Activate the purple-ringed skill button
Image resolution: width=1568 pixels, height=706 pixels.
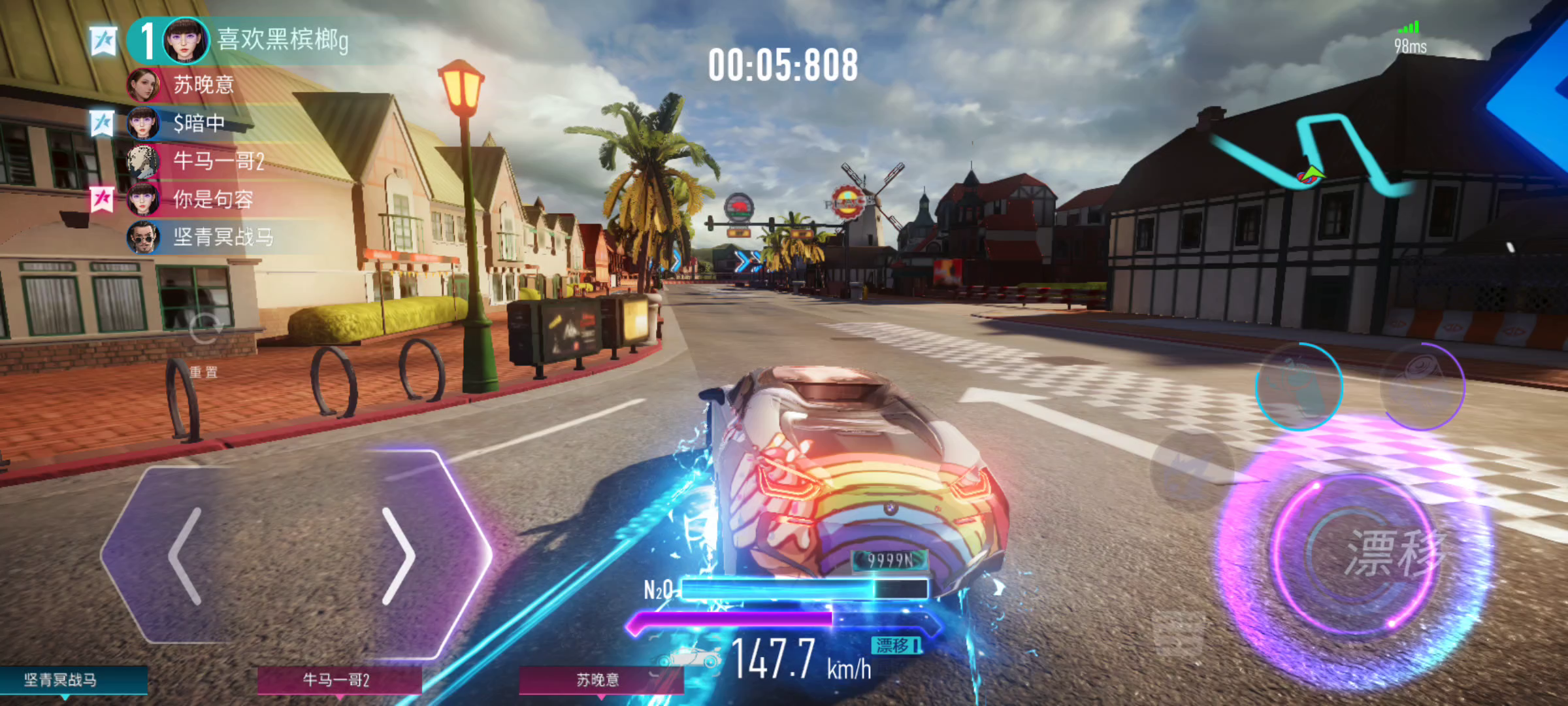coord(1422,386)
